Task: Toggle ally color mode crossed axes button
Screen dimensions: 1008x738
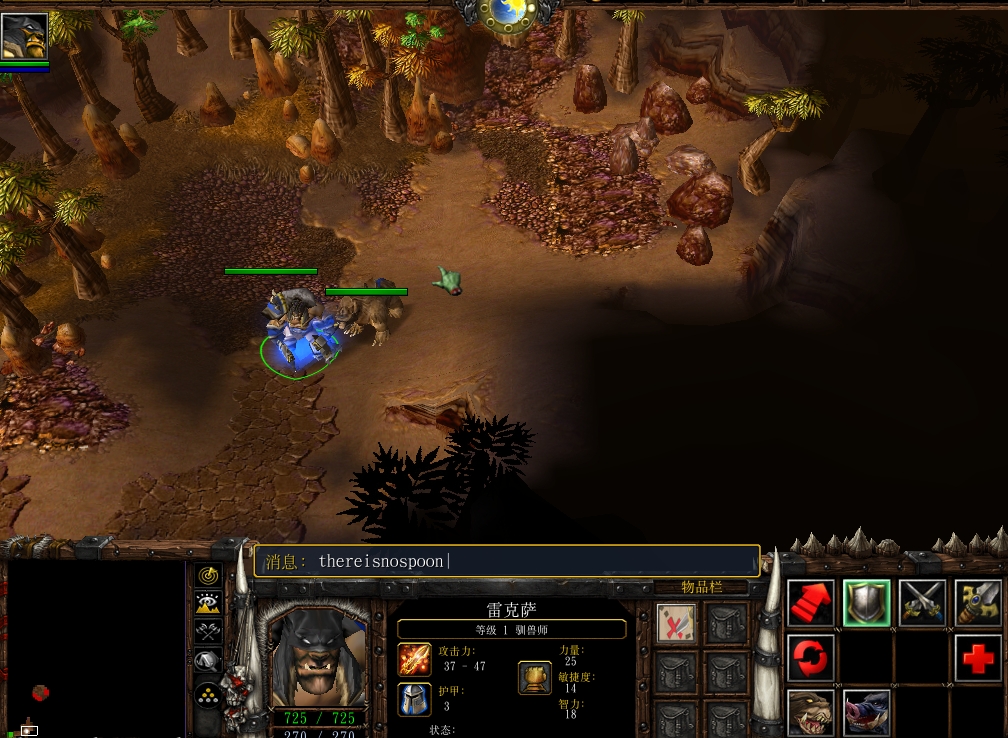Action: point(208,631)
